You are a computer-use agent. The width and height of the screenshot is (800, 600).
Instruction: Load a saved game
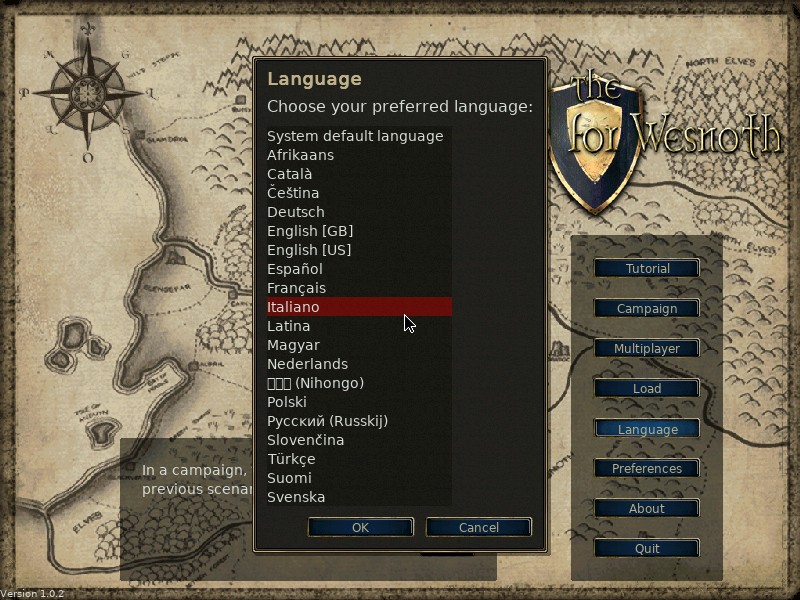coord(647,389)
